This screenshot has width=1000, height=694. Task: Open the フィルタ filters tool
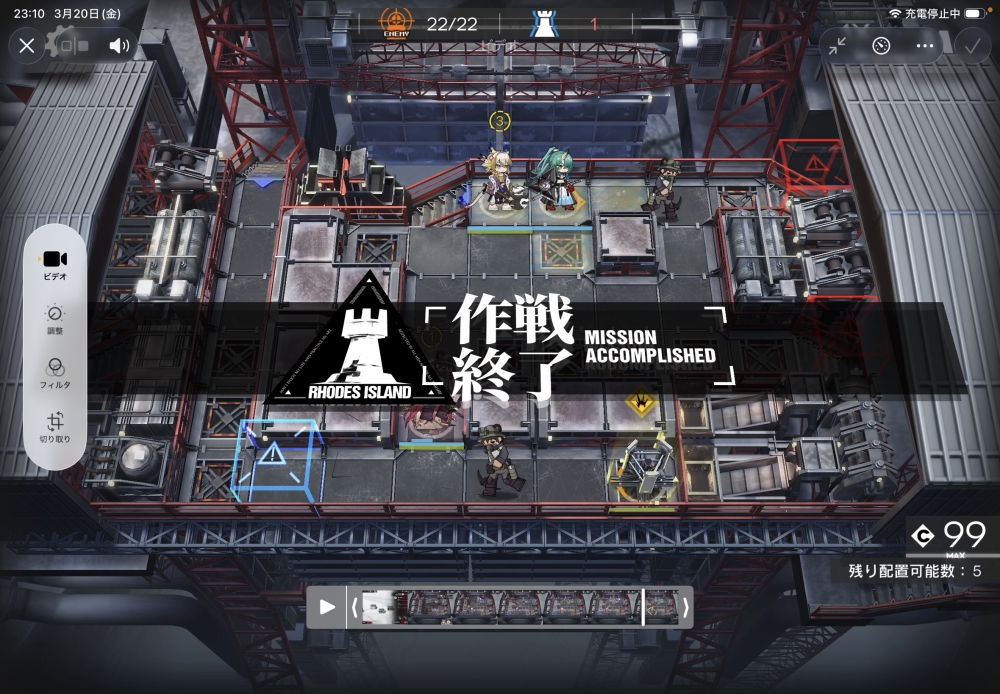coord(55,372)
